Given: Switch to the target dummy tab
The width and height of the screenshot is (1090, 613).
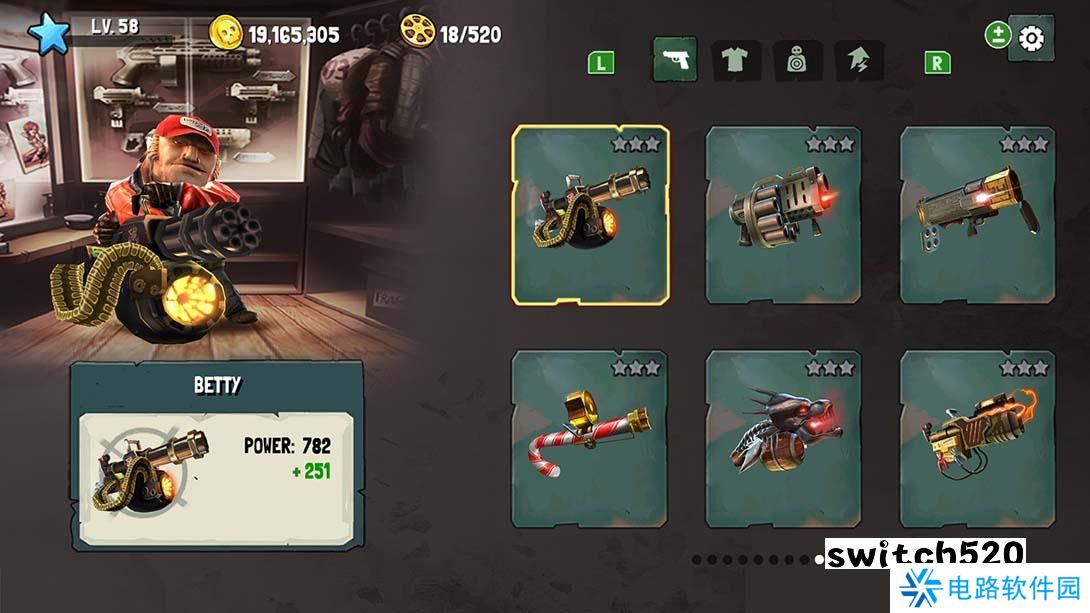Looking at the screenshot, I should coord(797,61).
